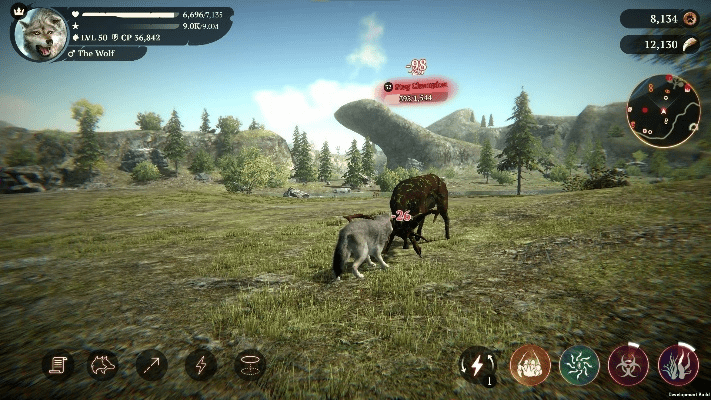711x400 pixels.
Task: Use the orange paw strike ability
Action: 530,365
